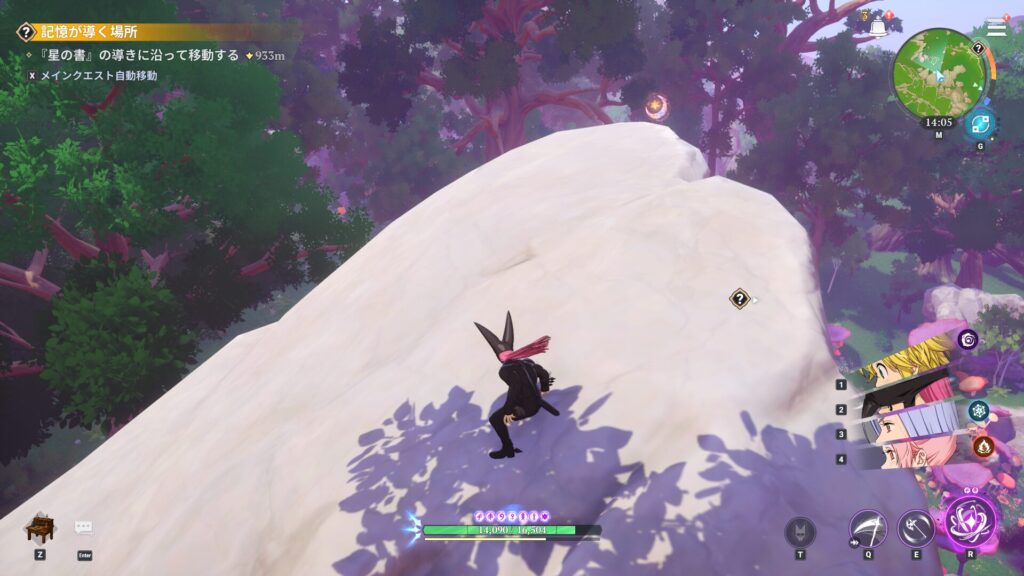The height and width of the screenshot is (576, 1024).
Task: Open the chat bubble icon
Action: point(84,528)
